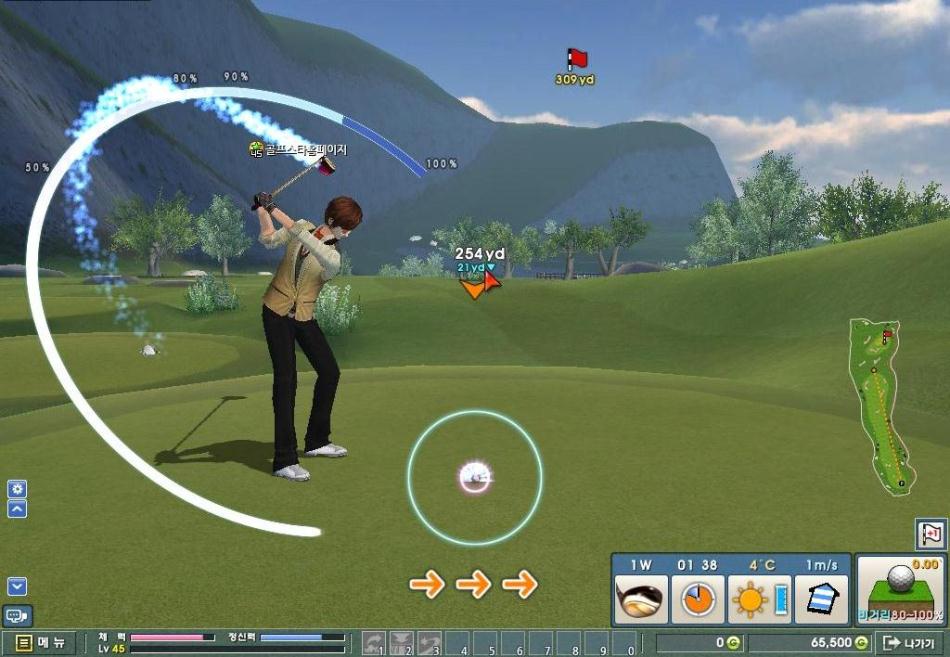This screenshot has width=950, height=657.
Task: Open the 메뉴 menu button
Action: click(39, 643)
